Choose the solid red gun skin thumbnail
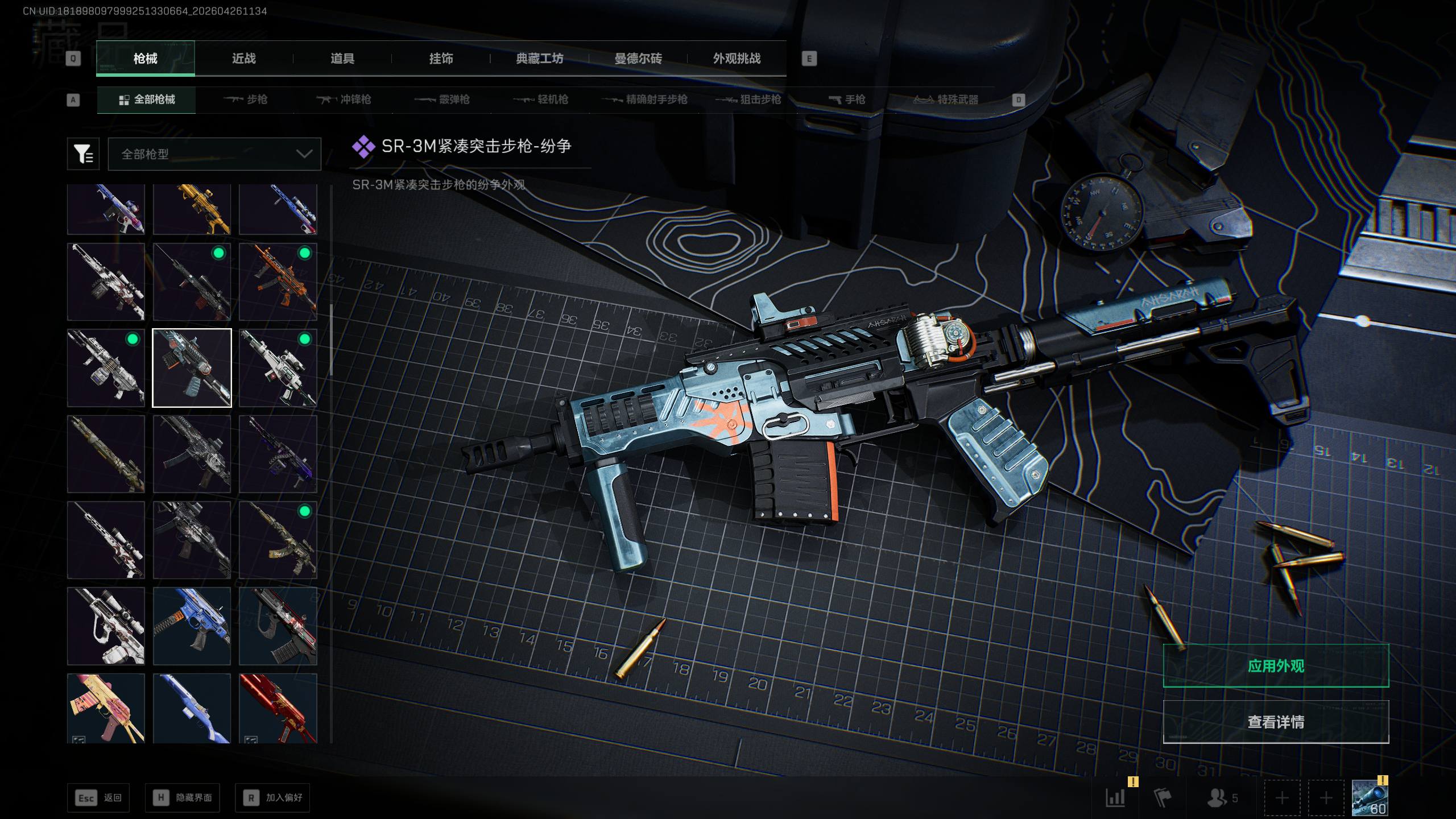The height and width of the screenshot is (819, 1456). (278, 708)
